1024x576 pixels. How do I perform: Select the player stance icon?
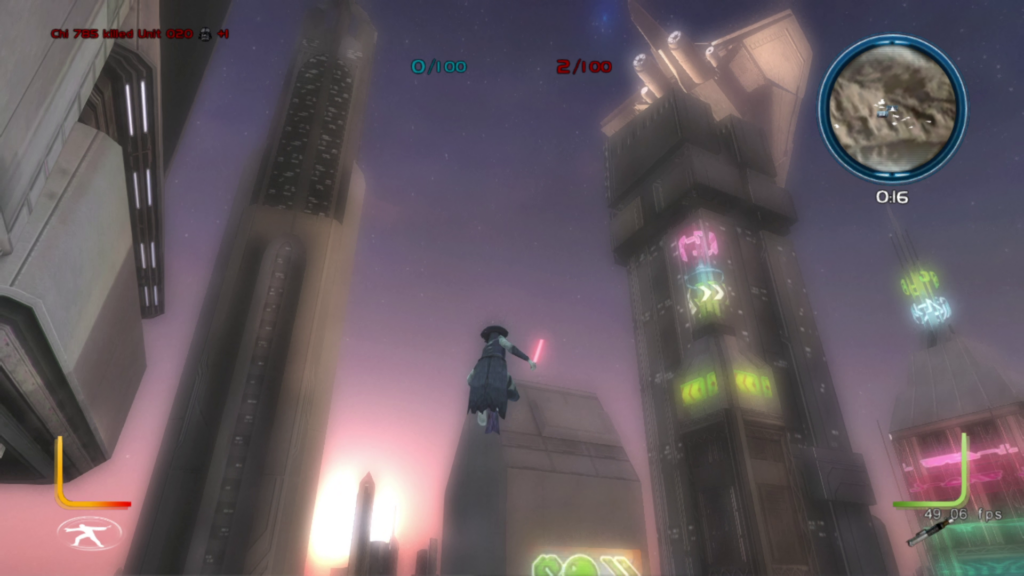pyautogui.click(x=89, y=532)
